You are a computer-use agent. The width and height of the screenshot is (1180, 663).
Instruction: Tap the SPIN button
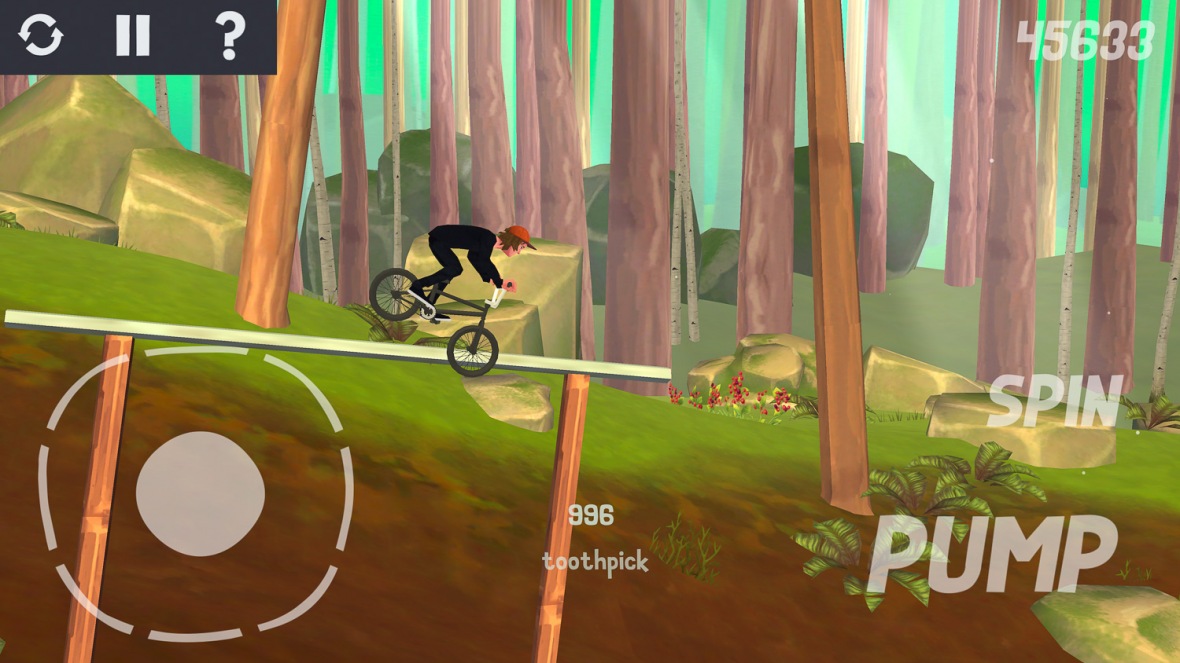click(1054, 403)
